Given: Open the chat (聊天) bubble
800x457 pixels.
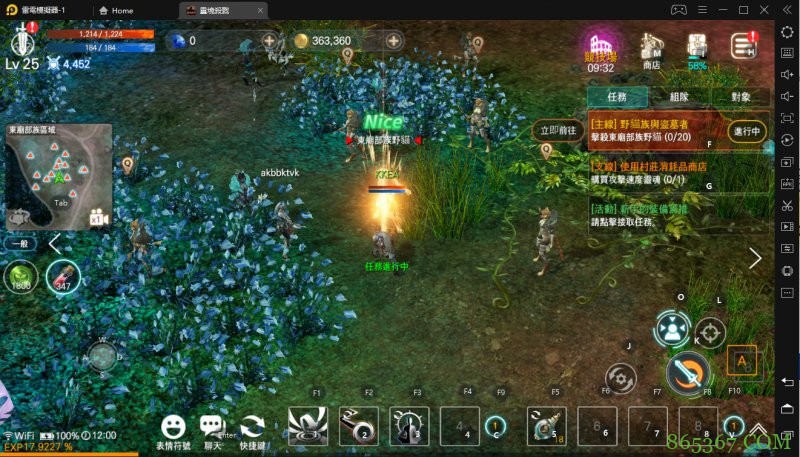Looking at the screenshot, I should click(212, 427).
